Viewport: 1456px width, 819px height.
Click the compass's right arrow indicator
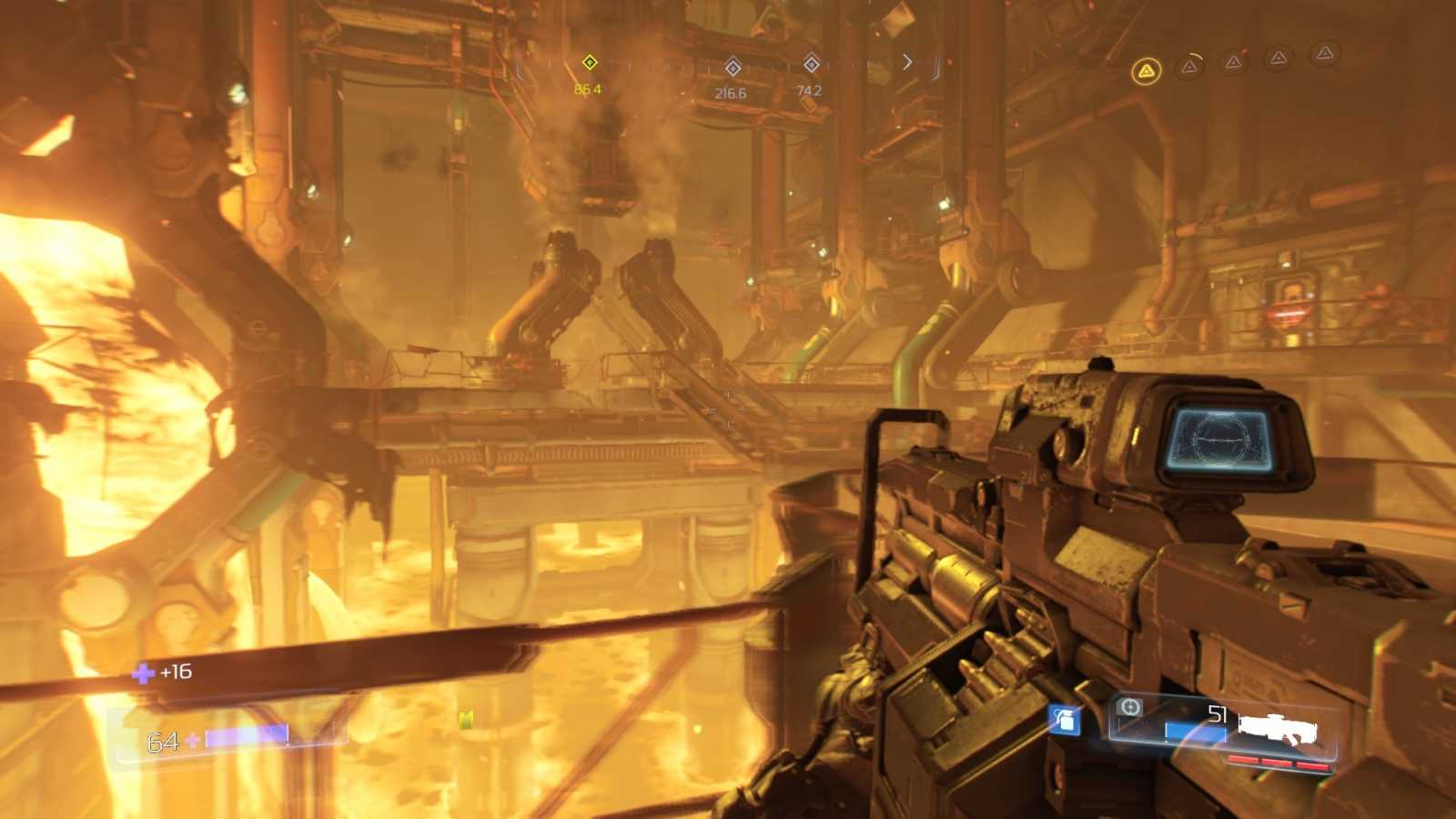point(906,61)
